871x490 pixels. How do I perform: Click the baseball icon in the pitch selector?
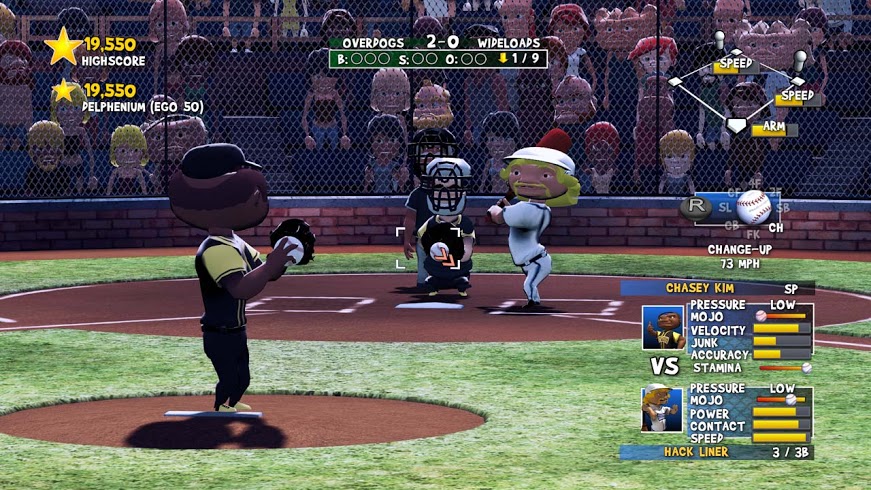point(753,207)
